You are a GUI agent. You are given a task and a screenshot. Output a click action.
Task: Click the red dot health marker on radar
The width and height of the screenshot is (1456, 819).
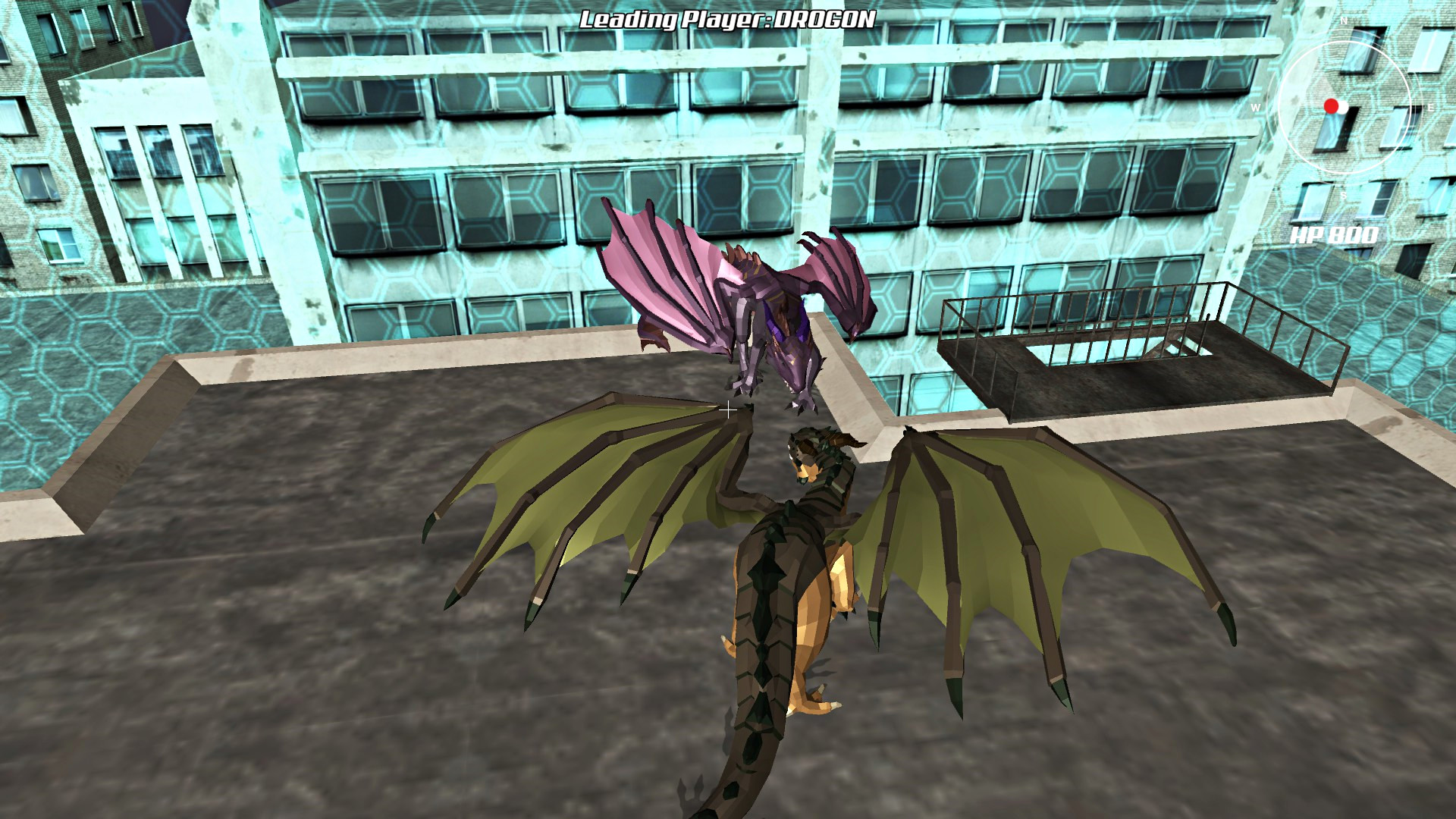[1332, 107]
